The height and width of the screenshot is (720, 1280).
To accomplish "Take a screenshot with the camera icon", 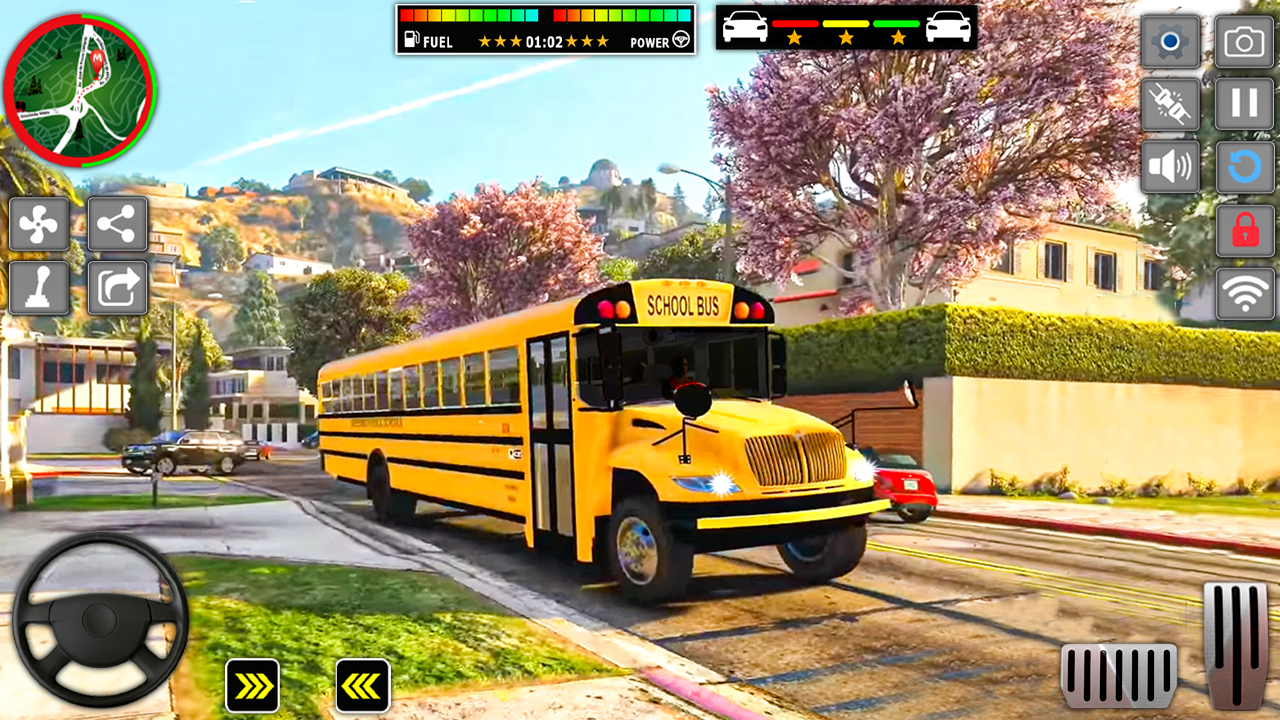I will (x=1243, y=43).
